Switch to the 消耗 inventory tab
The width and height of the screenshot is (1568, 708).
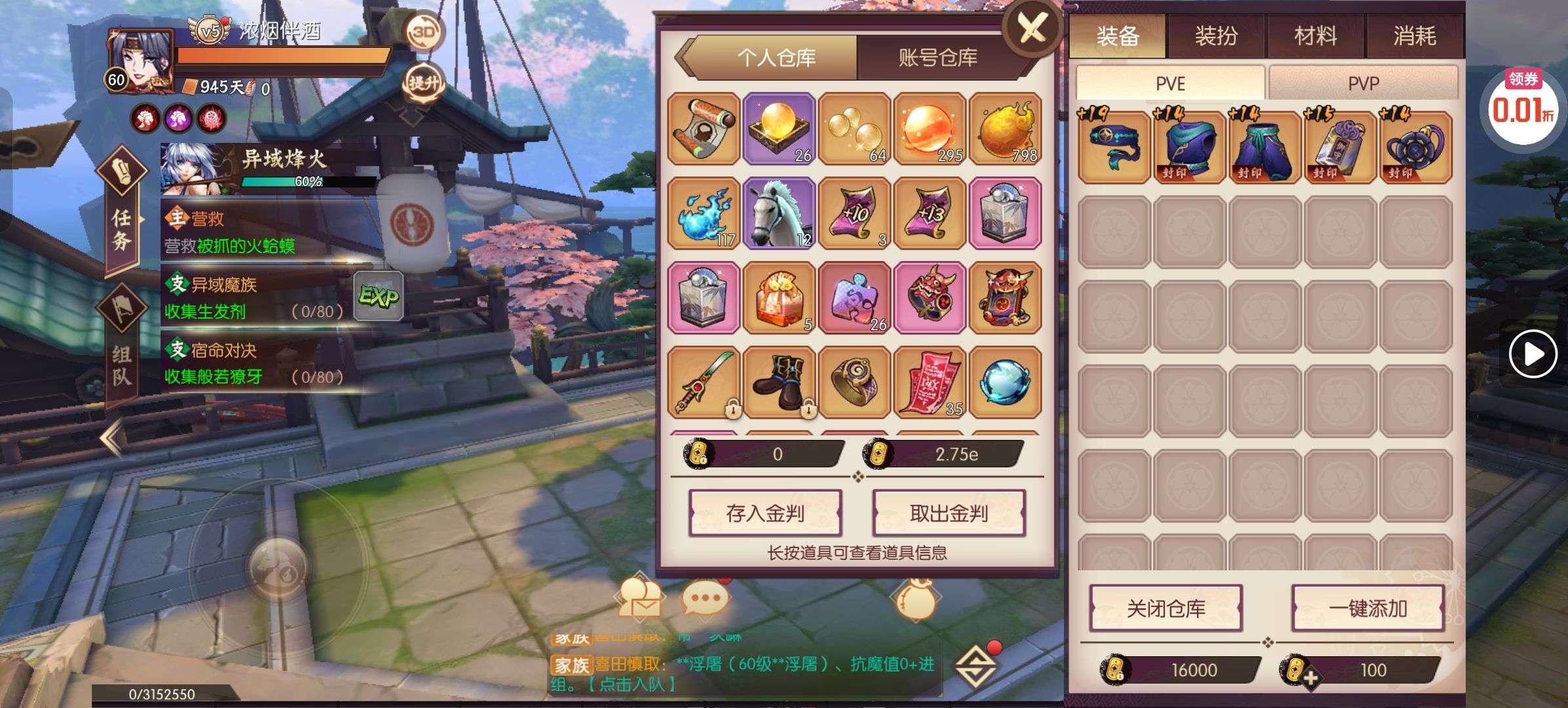[1414, 35]
